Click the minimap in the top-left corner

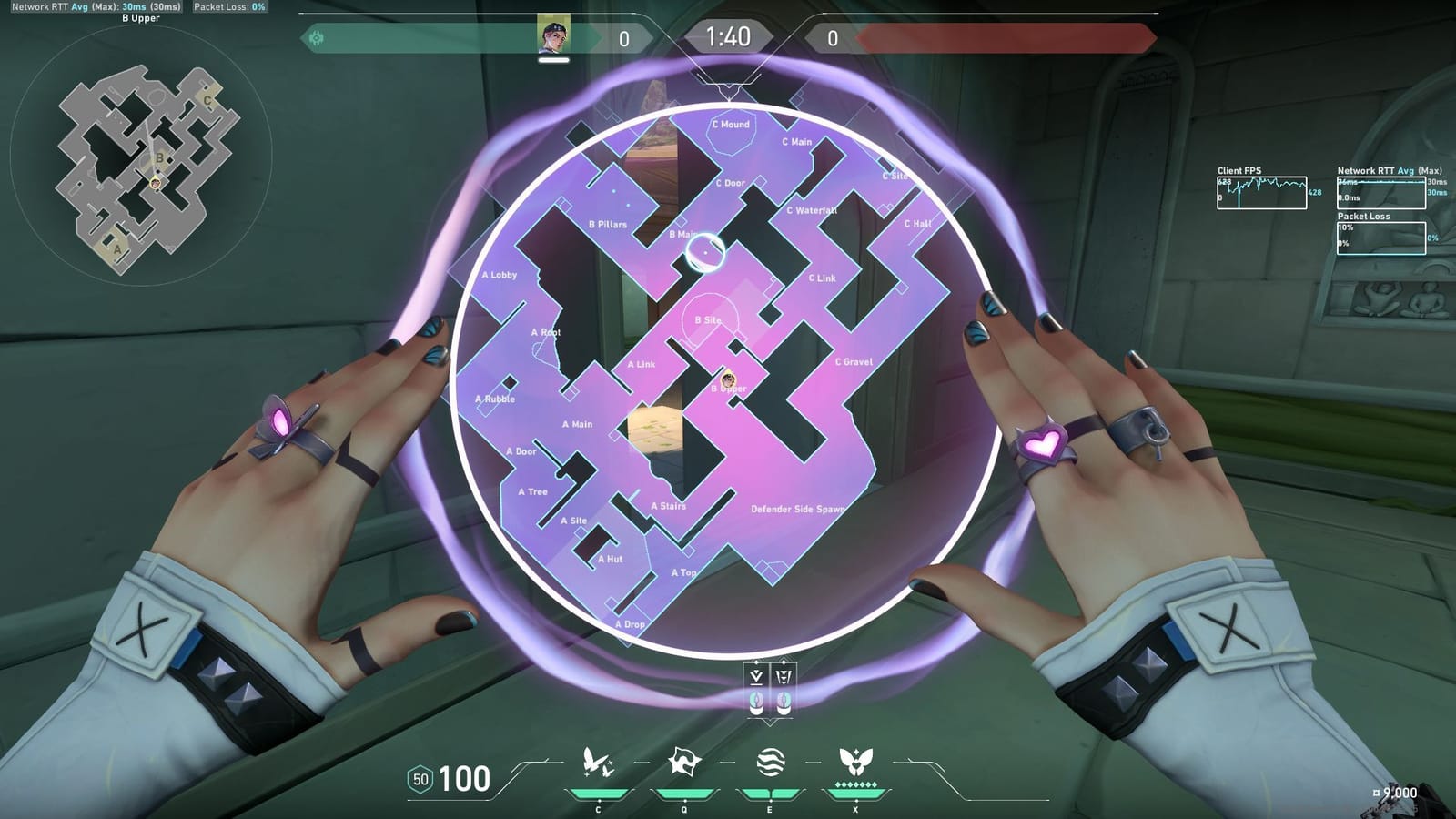[150, 159]
